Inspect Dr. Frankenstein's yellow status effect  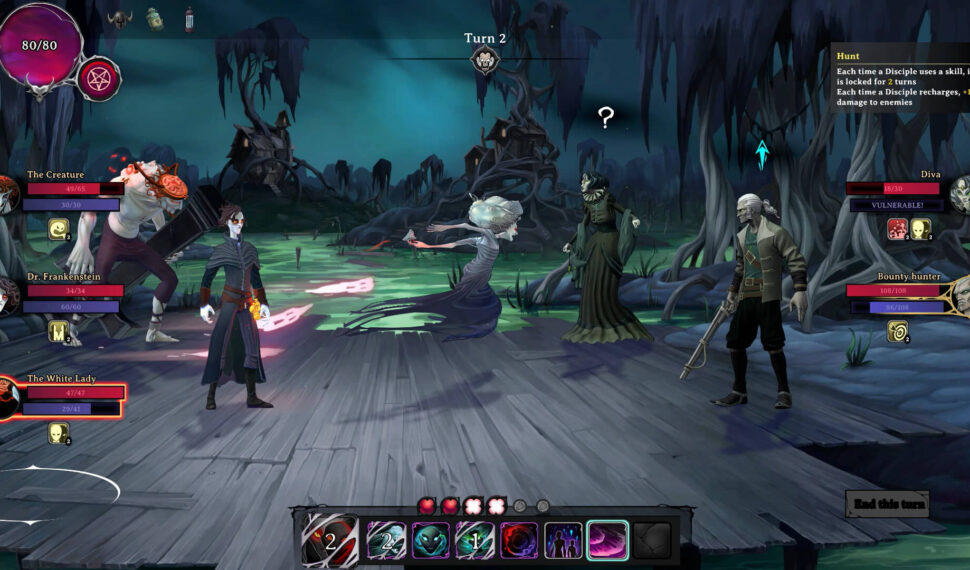58,331
